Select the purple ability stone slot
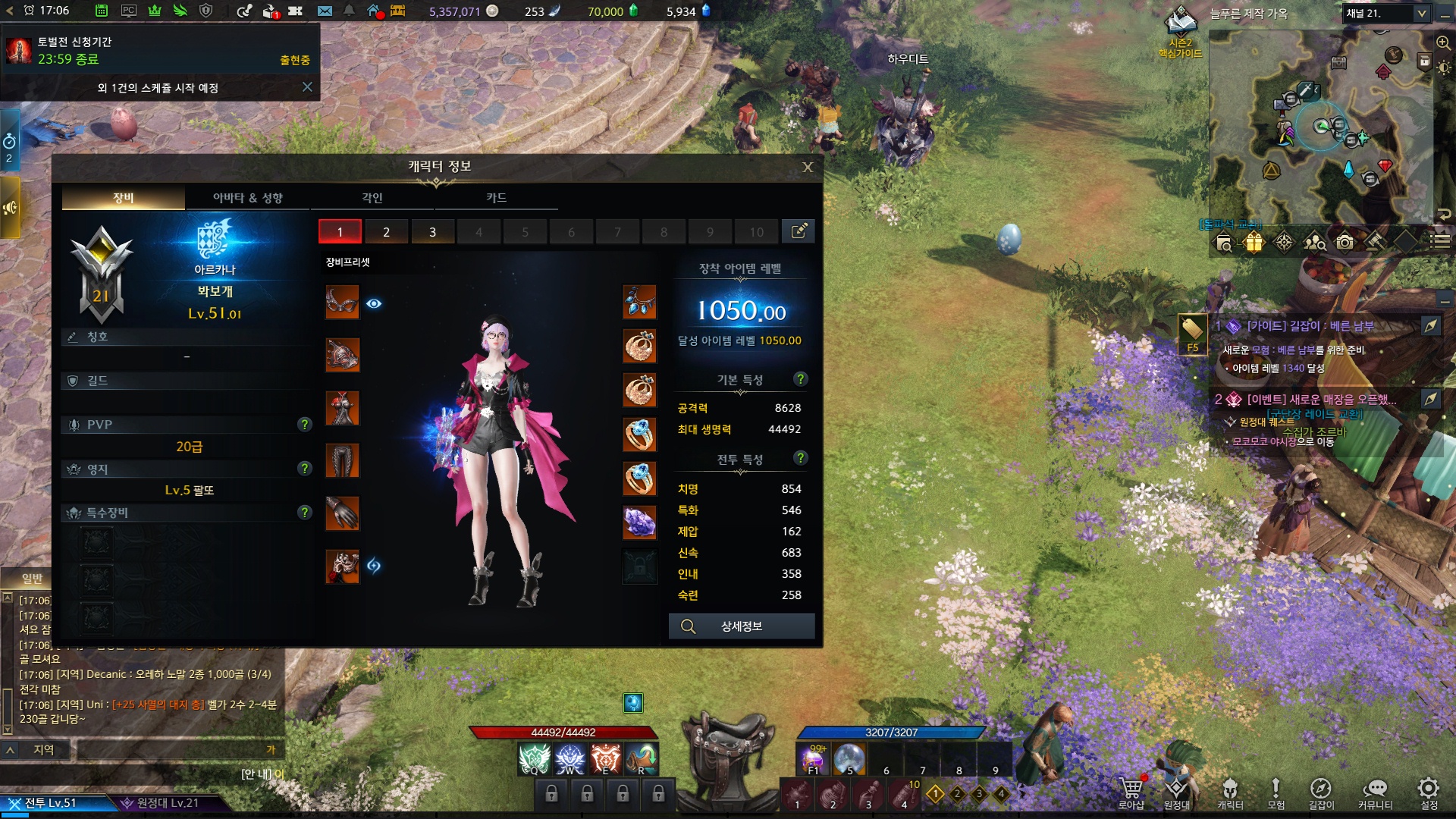 (639, 522)
